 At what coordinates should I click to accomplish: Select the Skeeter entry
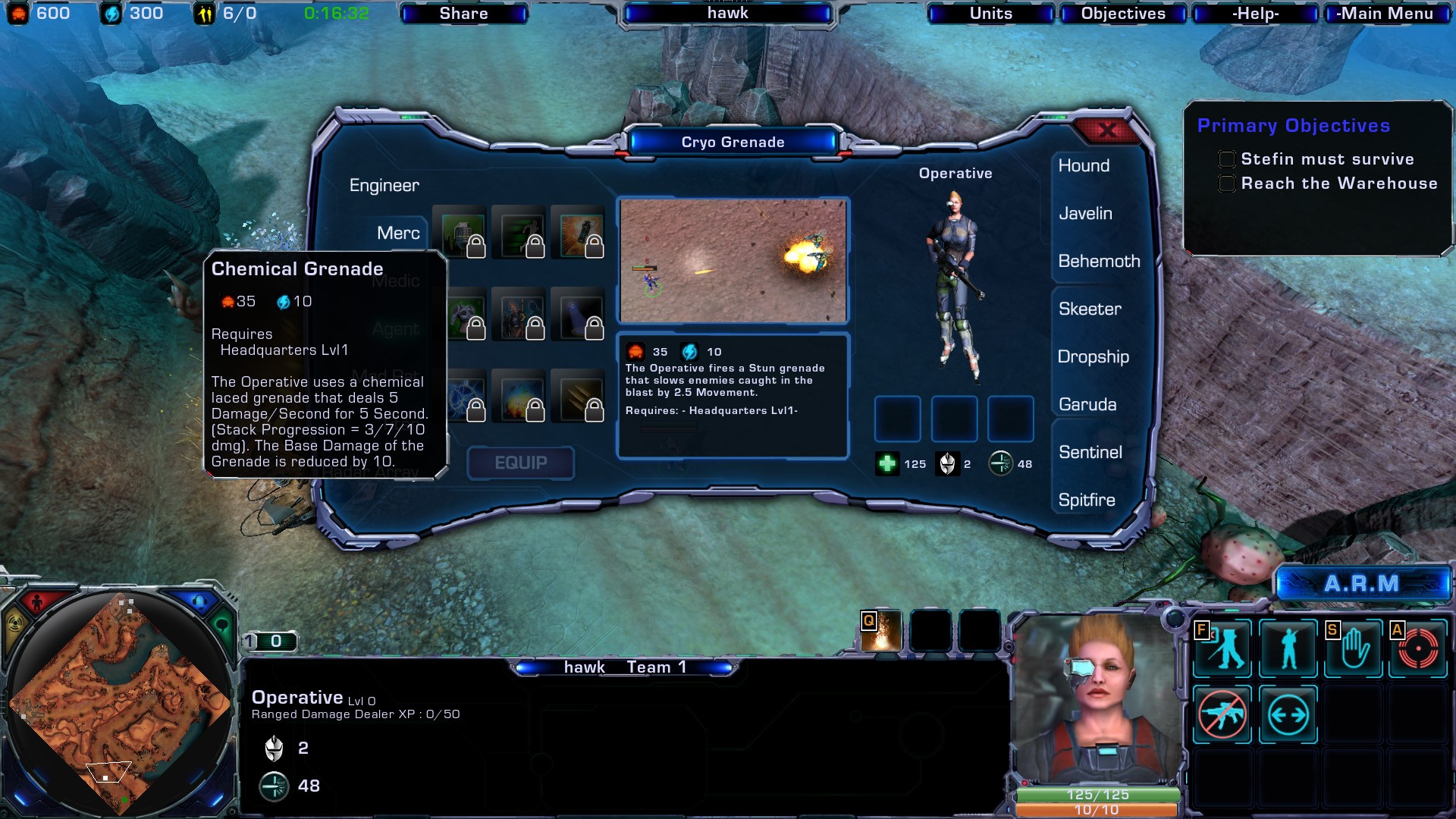(1090, 309)
